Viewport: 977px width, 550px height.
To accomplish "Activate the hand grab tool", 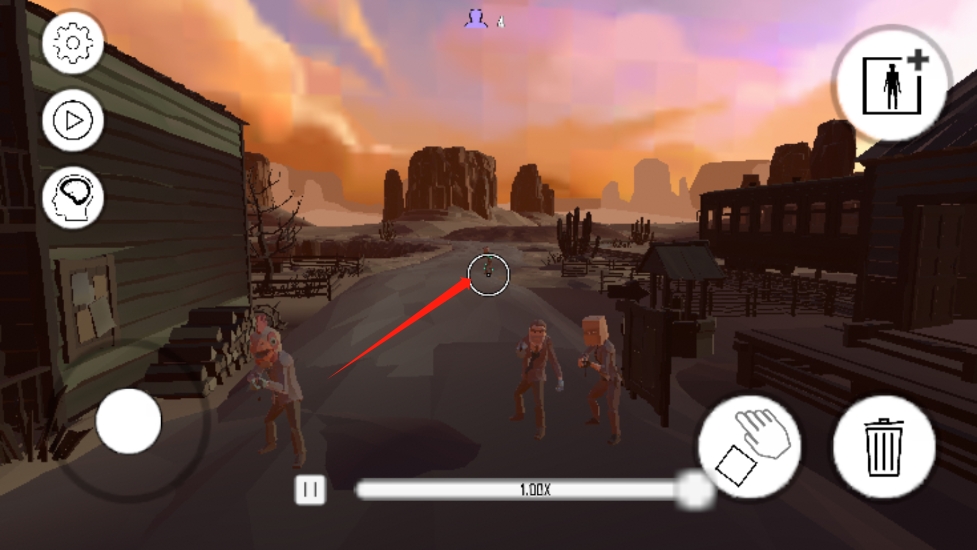I will pos(750,446).
